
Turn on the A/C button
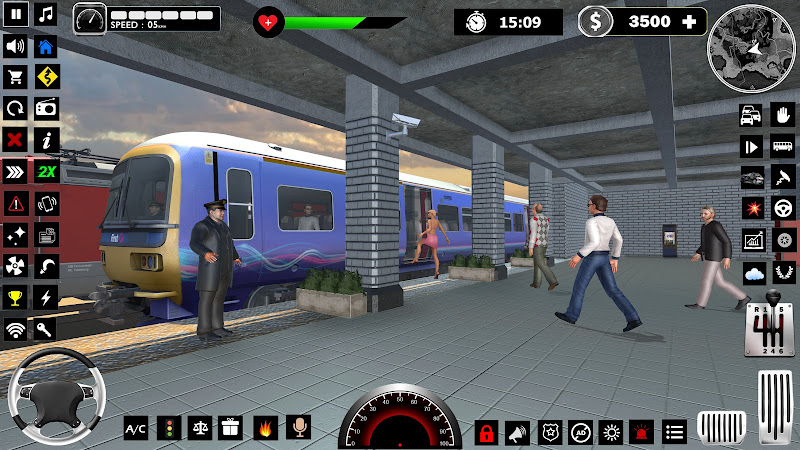135,428
